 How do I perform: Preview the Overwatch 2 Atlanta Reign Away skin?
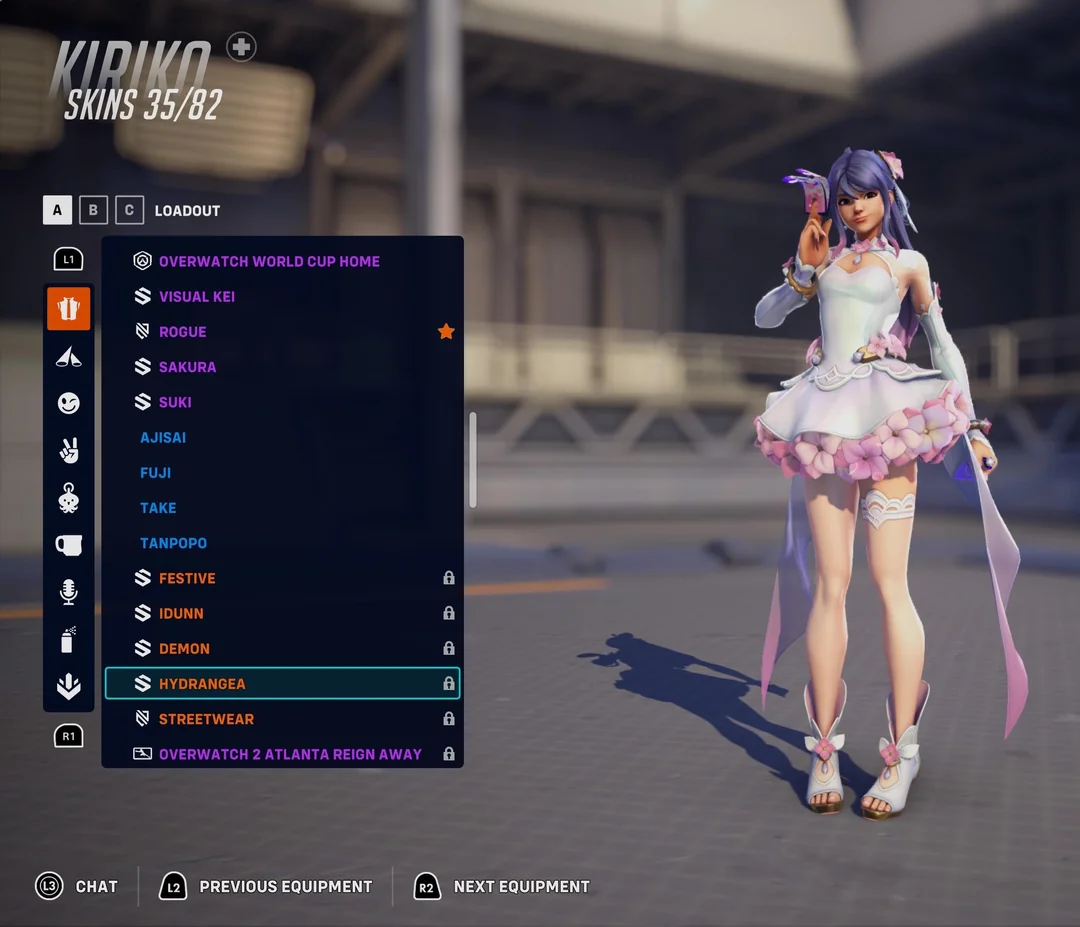[x=290, y=754]
